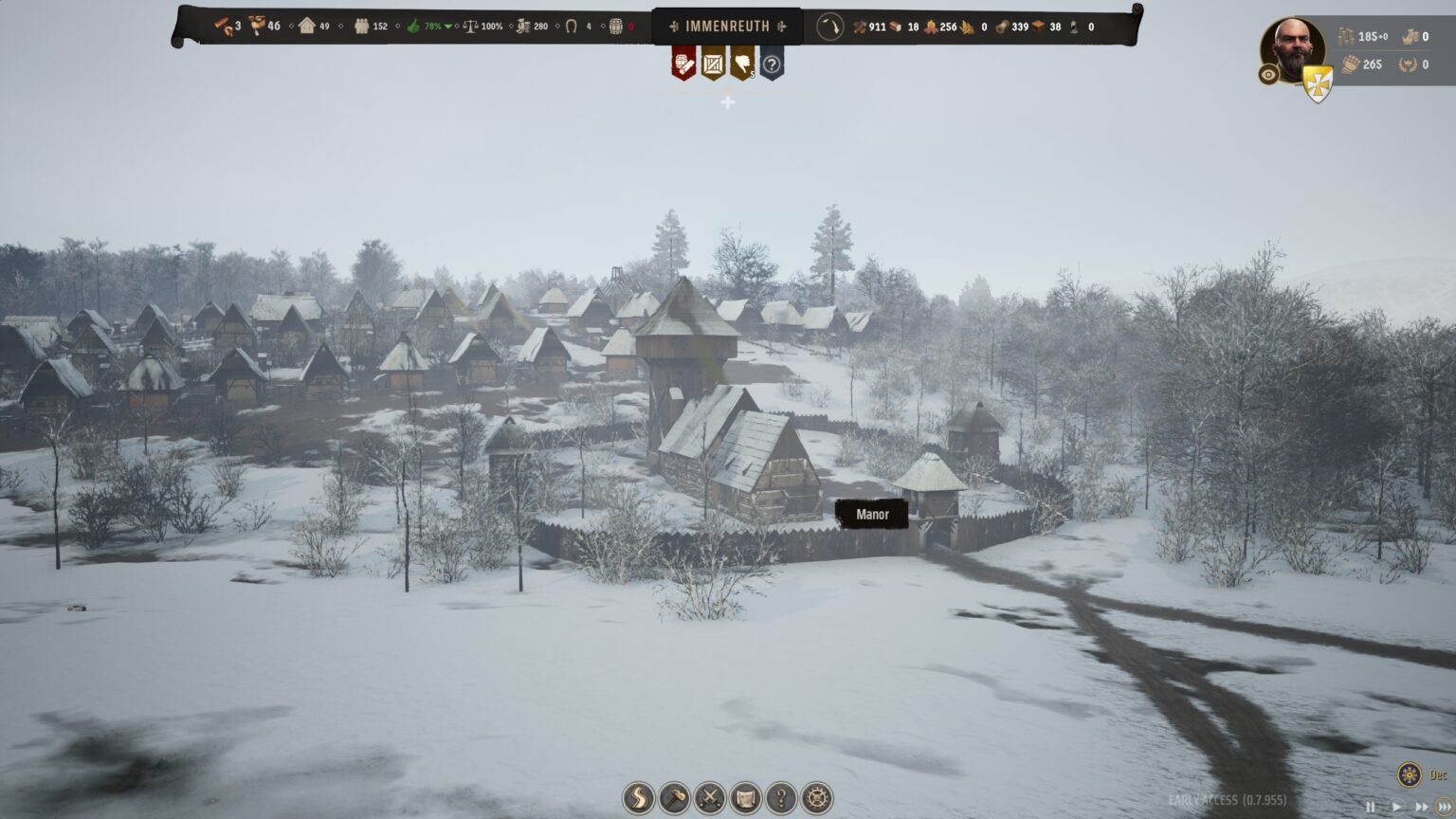The image size is (1456, 819).
Task: Pause the game
Action: (x=1370, y=808)
